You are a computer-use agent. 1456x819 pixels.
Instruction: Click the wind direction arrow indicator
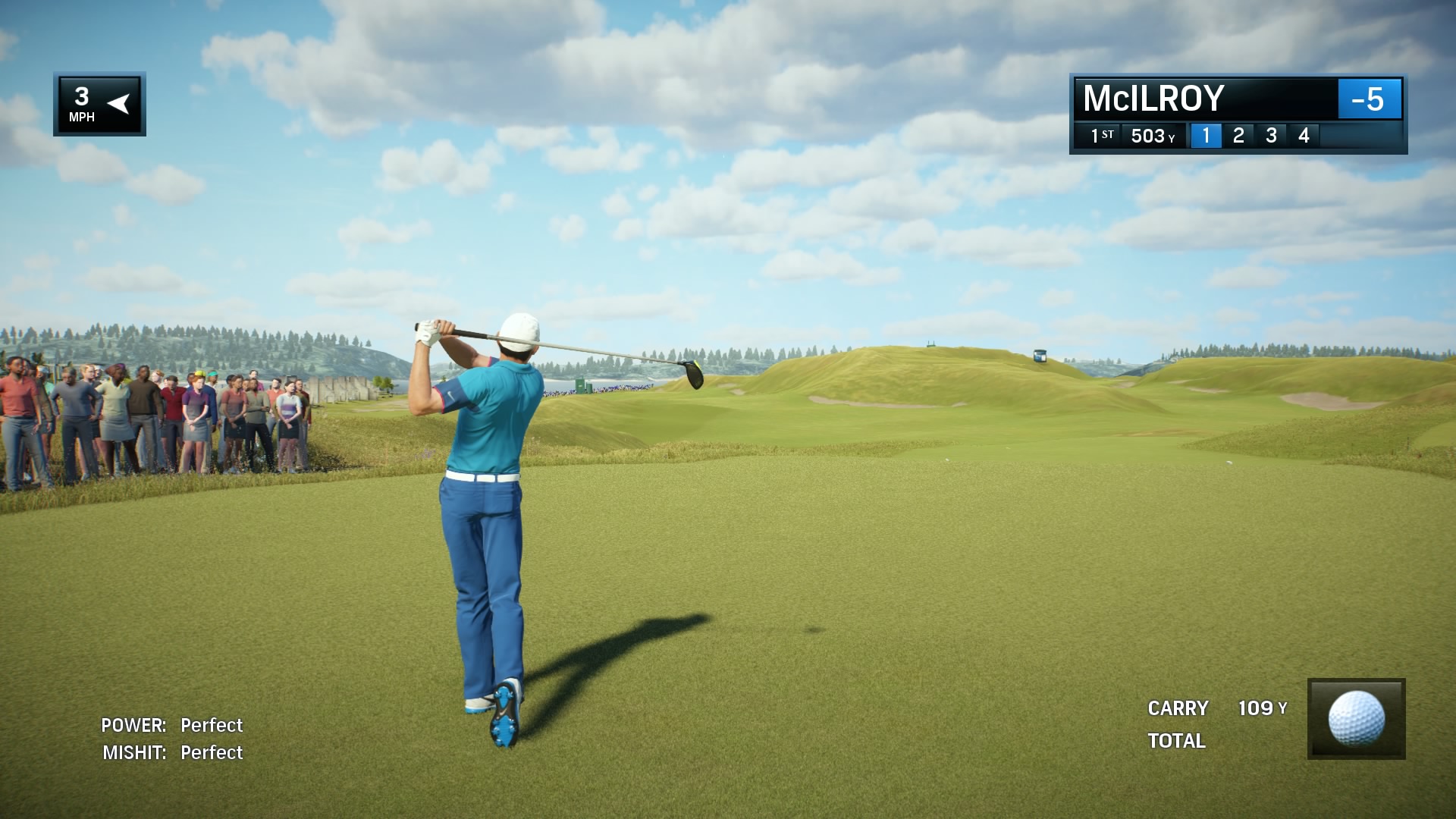tap(118, 103)
